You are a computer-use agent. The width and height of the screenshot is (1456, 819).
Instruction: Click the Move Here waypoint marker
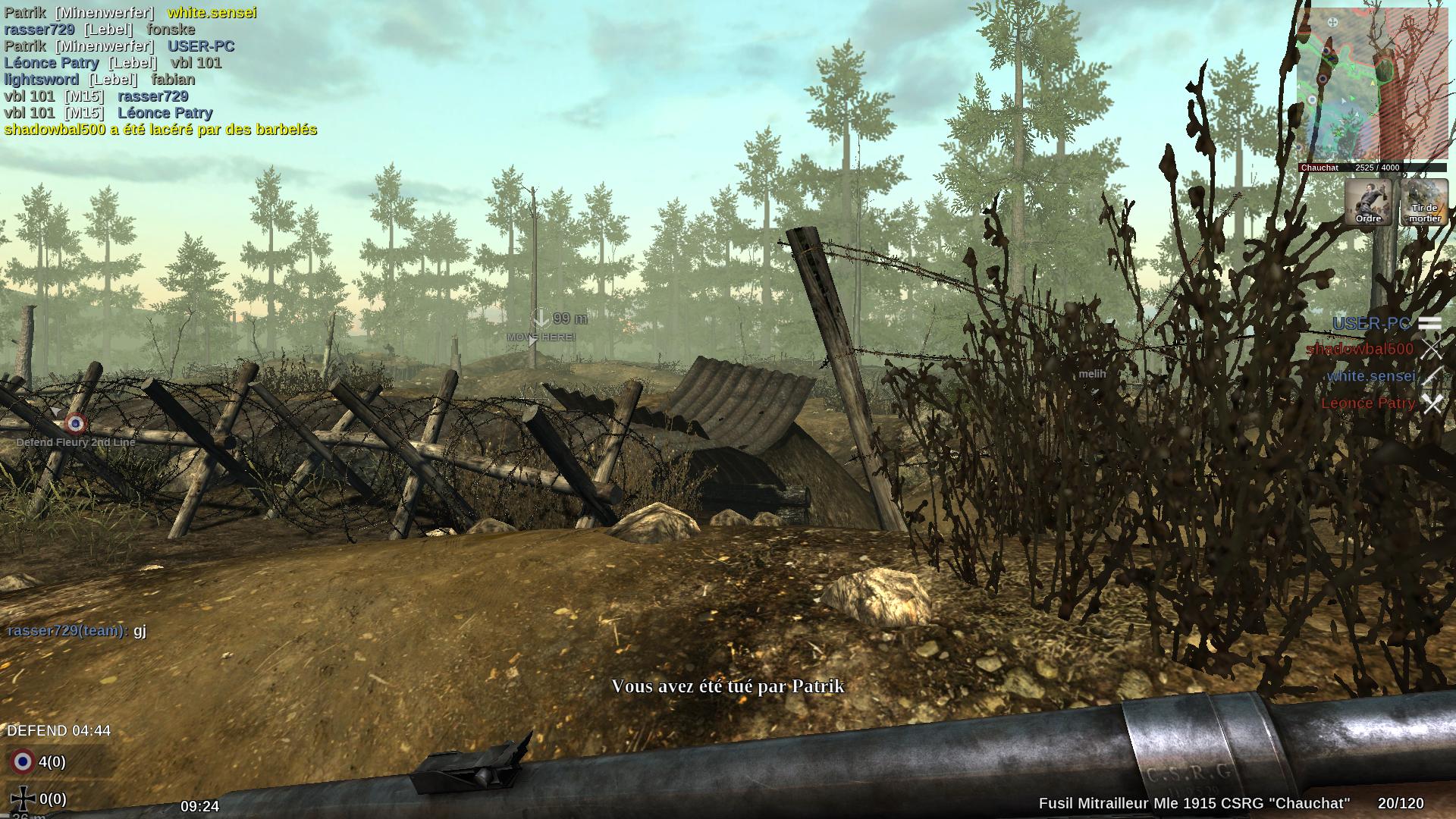(541, 328)
